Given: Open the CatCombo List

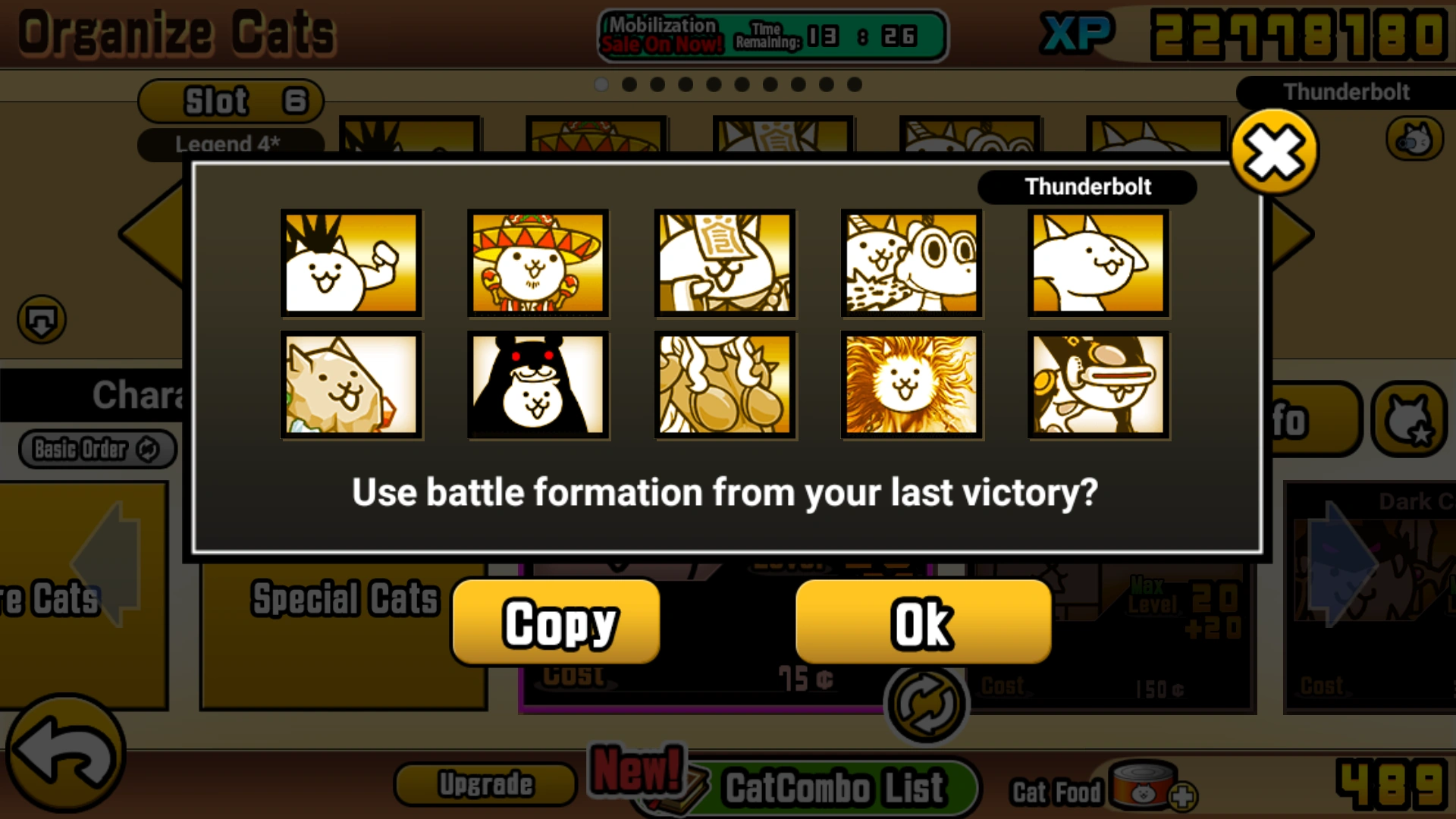Looking at the screenshot, I should click(830, 786).
